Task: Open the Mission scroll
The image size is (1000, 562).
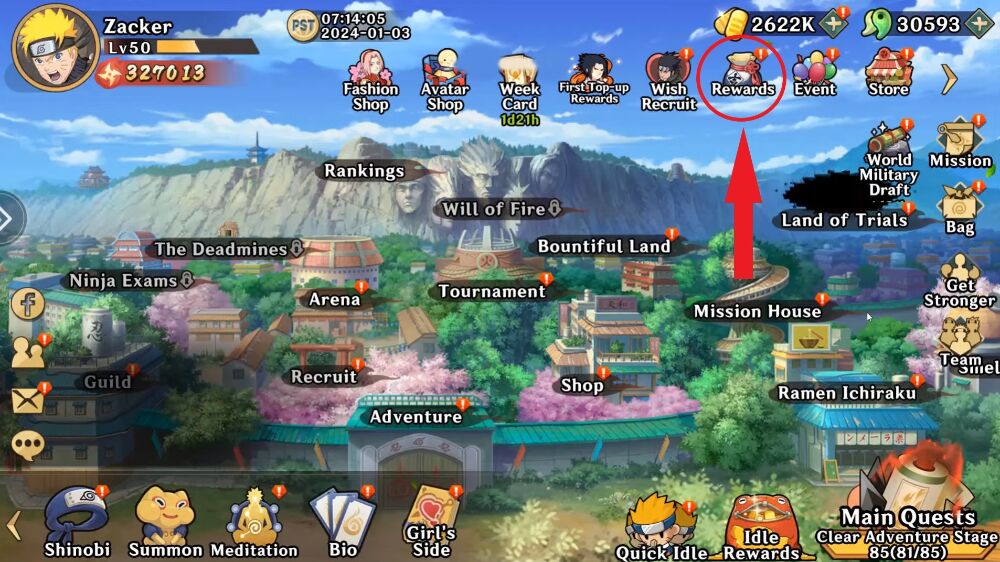Action: click(960, 143)
